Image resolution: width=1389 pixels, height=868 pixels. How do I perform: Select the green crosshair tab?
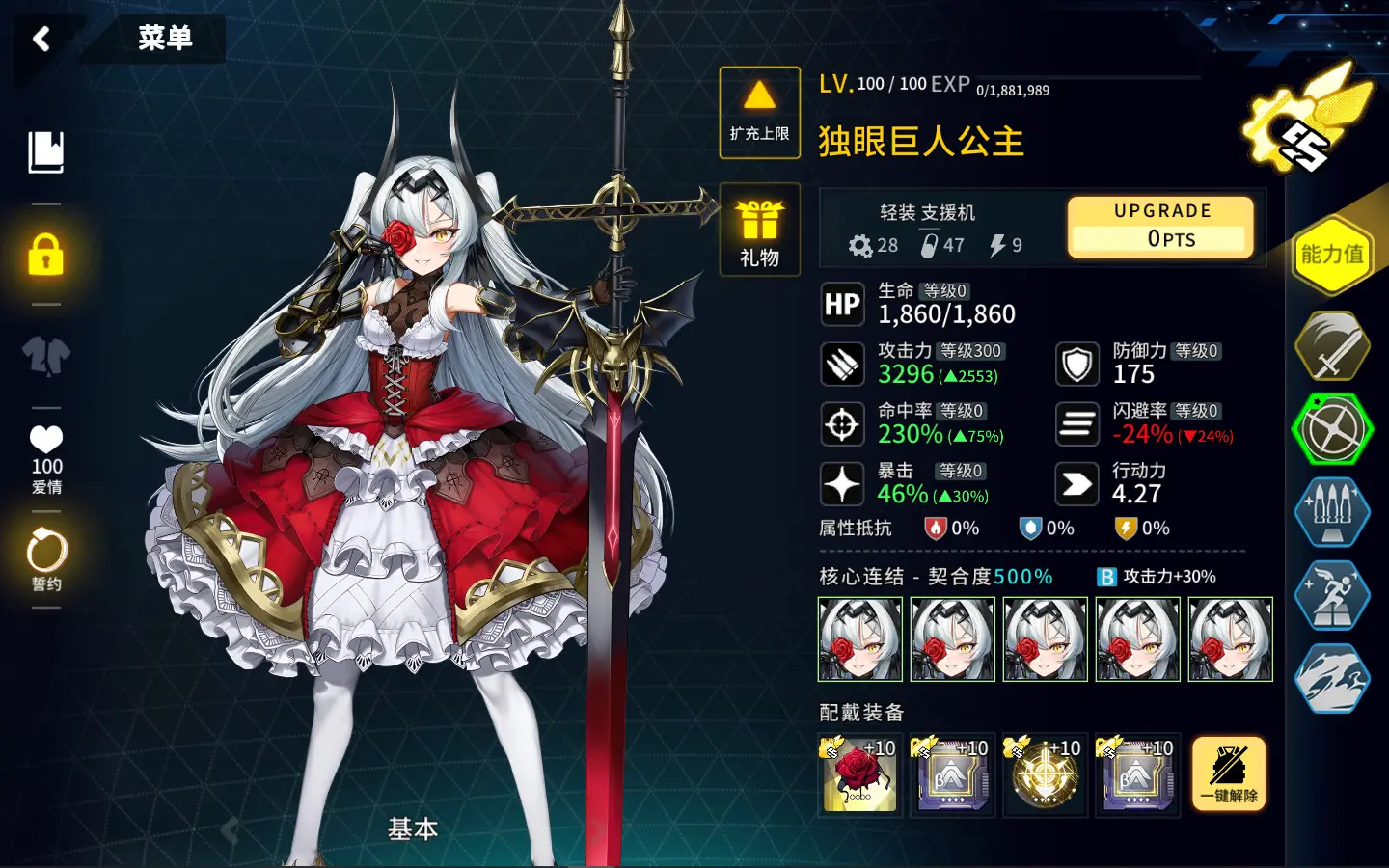tap(1332, 429)
